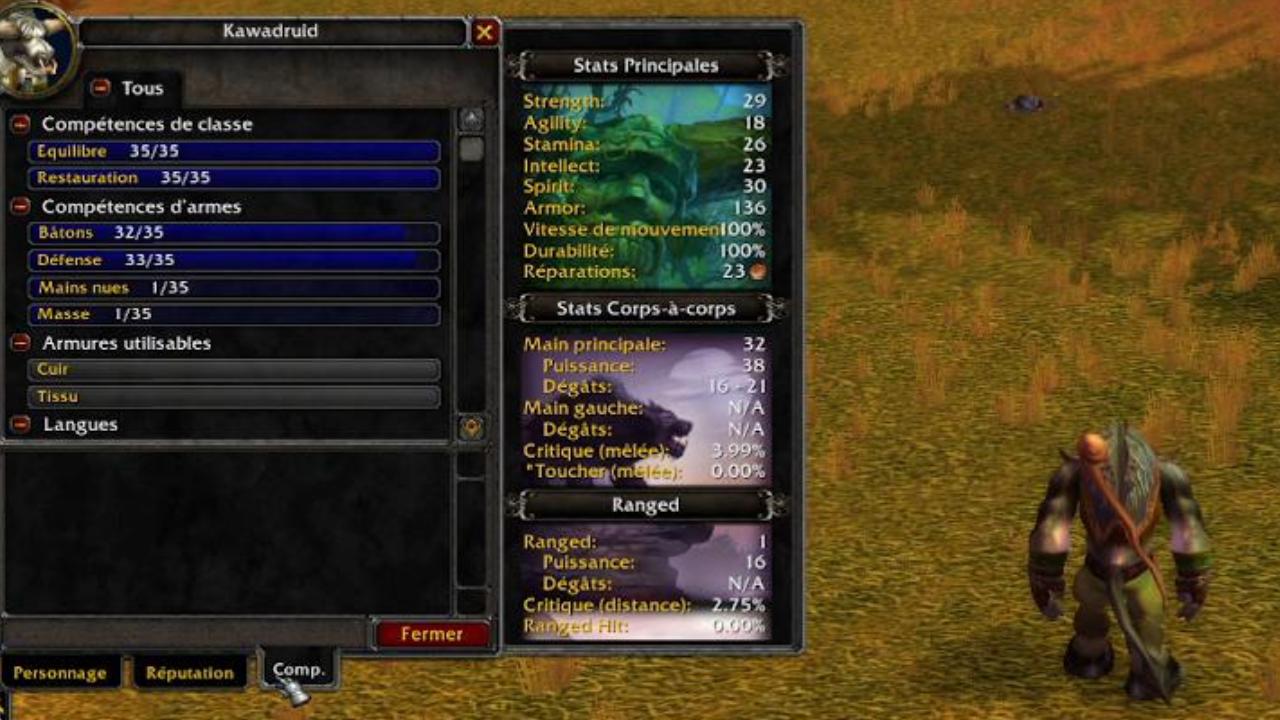Choose the Bâtons weapon skill
The height and width of the screenshot is (720, 1280).
click(x=235, y=233)
